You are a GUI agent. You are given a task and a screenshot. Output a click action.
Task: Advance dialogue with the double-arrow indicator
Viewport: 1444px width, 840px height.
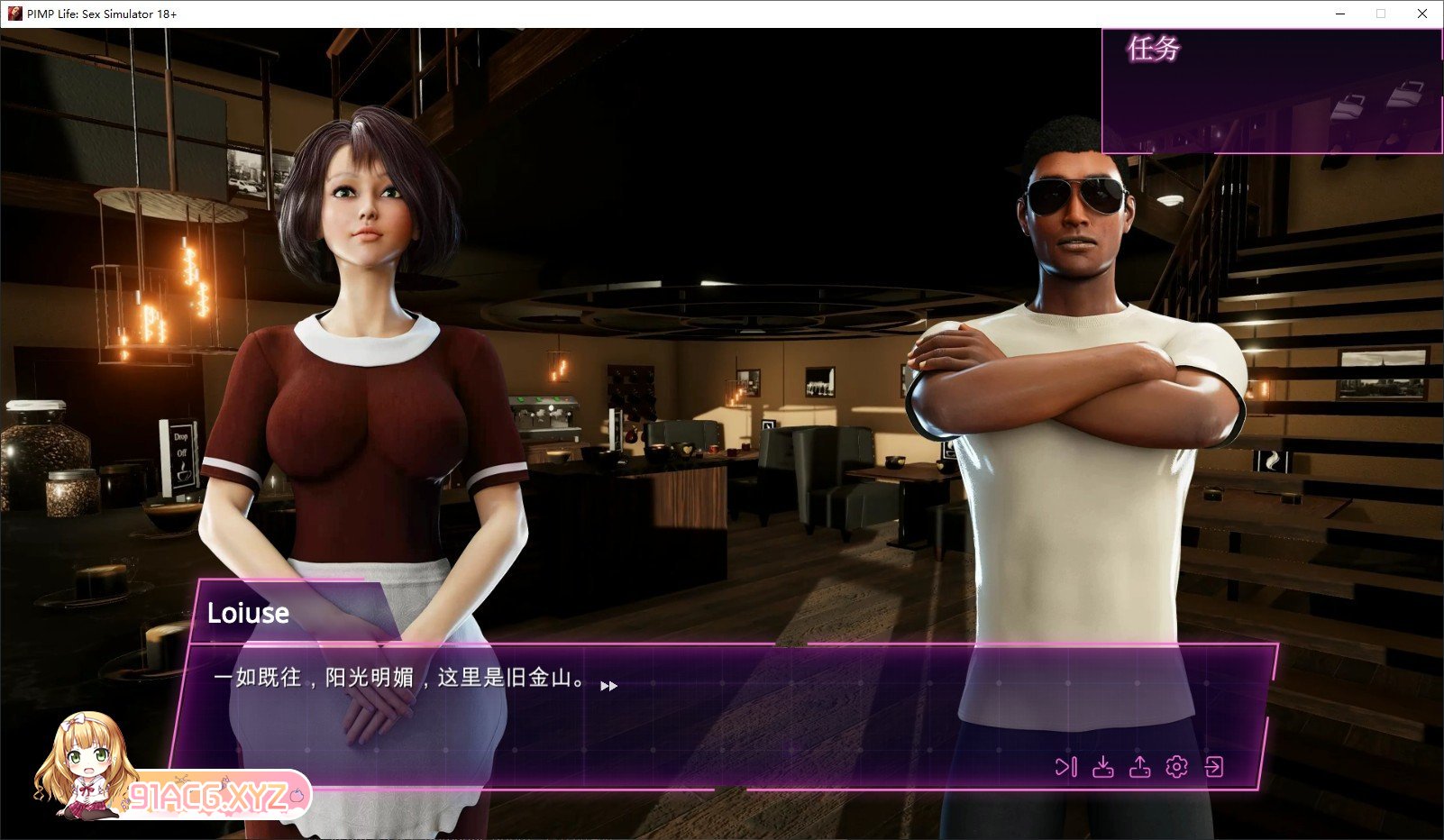pyautogui.click(x=609, y=686)
